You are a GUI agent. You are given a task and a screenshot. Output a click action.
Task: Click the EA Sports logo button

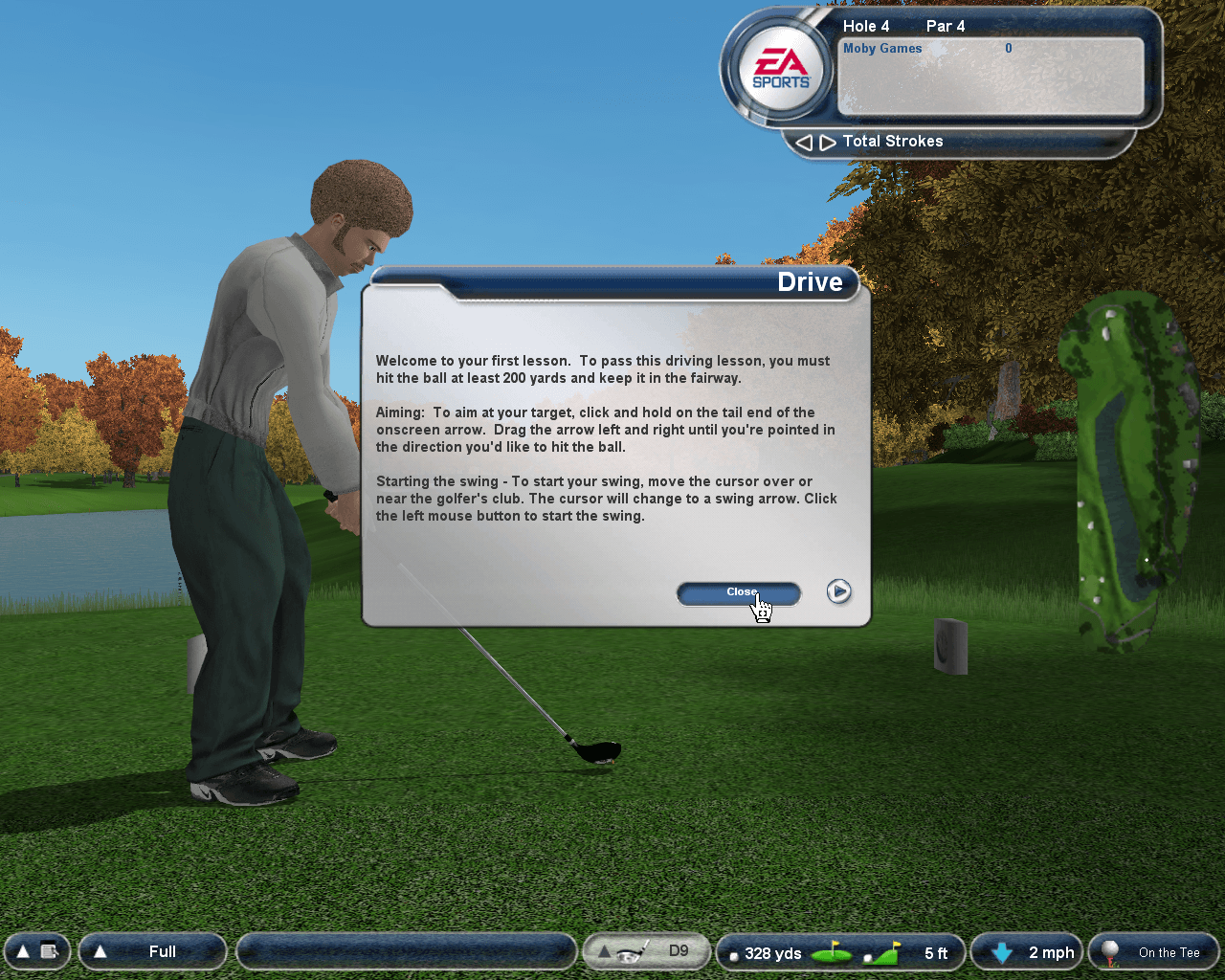(781, 68)
